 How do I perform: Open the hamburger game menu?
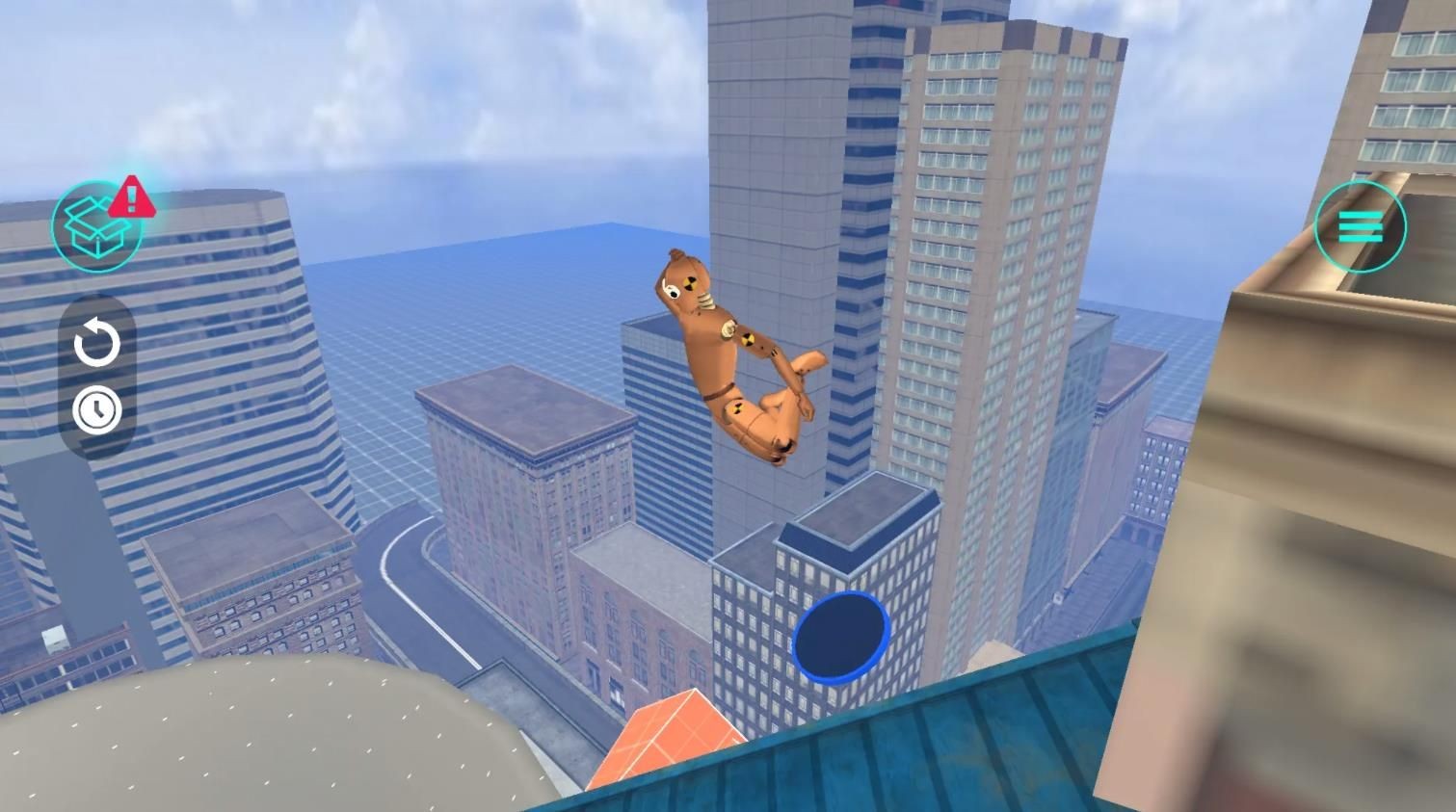point(1360,227)
